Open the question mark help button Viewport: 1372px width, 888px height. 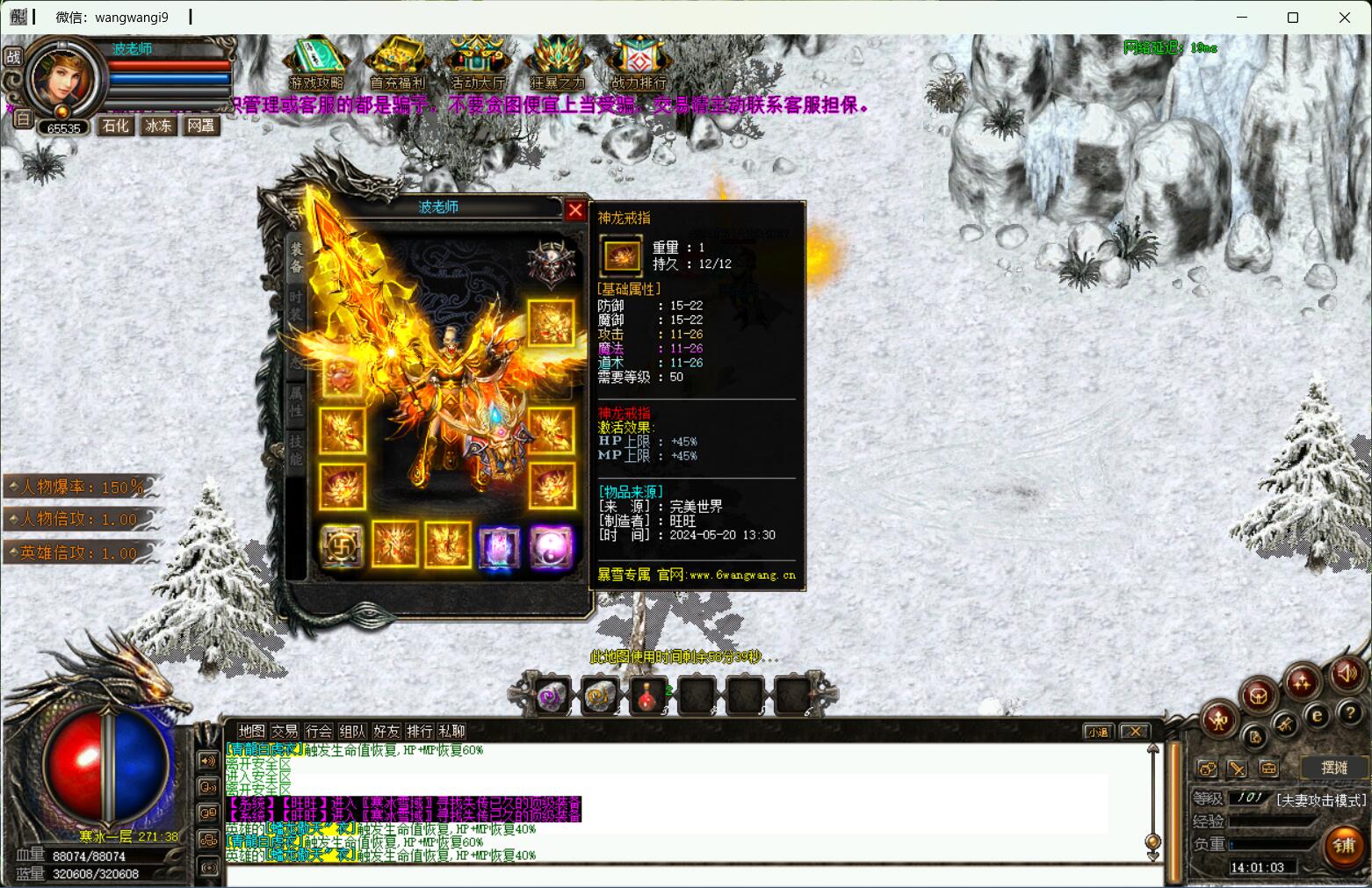click(x=1349, y=712)
